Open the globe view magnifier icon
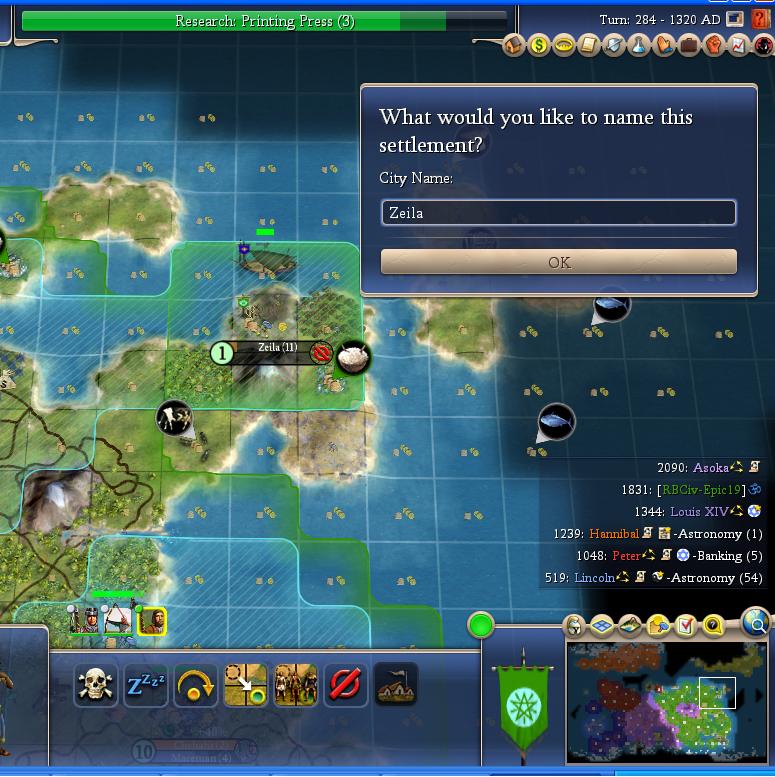The image size is (775, 777). 757,626
